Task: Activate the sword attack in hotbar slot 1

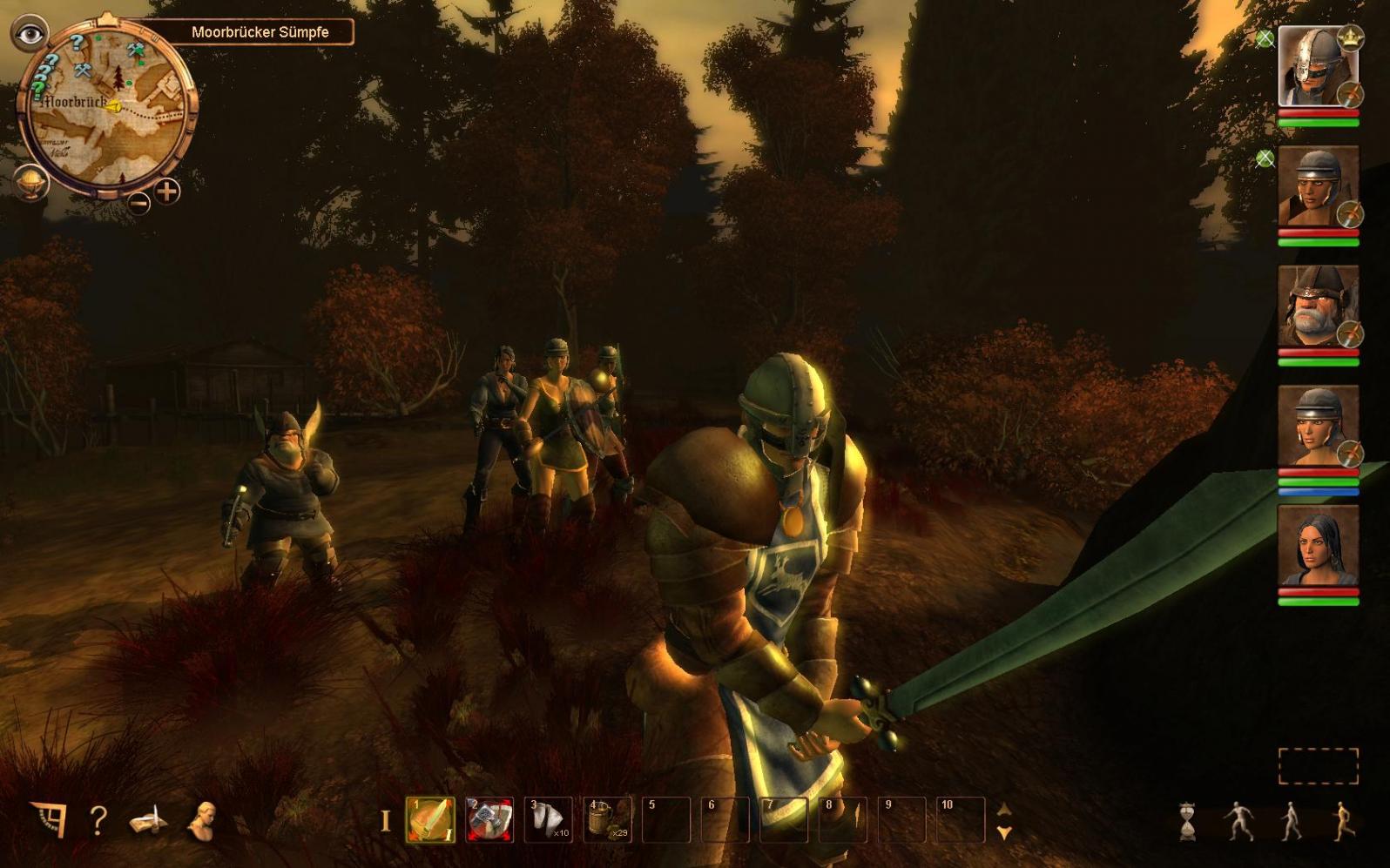Action: [x=430, y=819]
